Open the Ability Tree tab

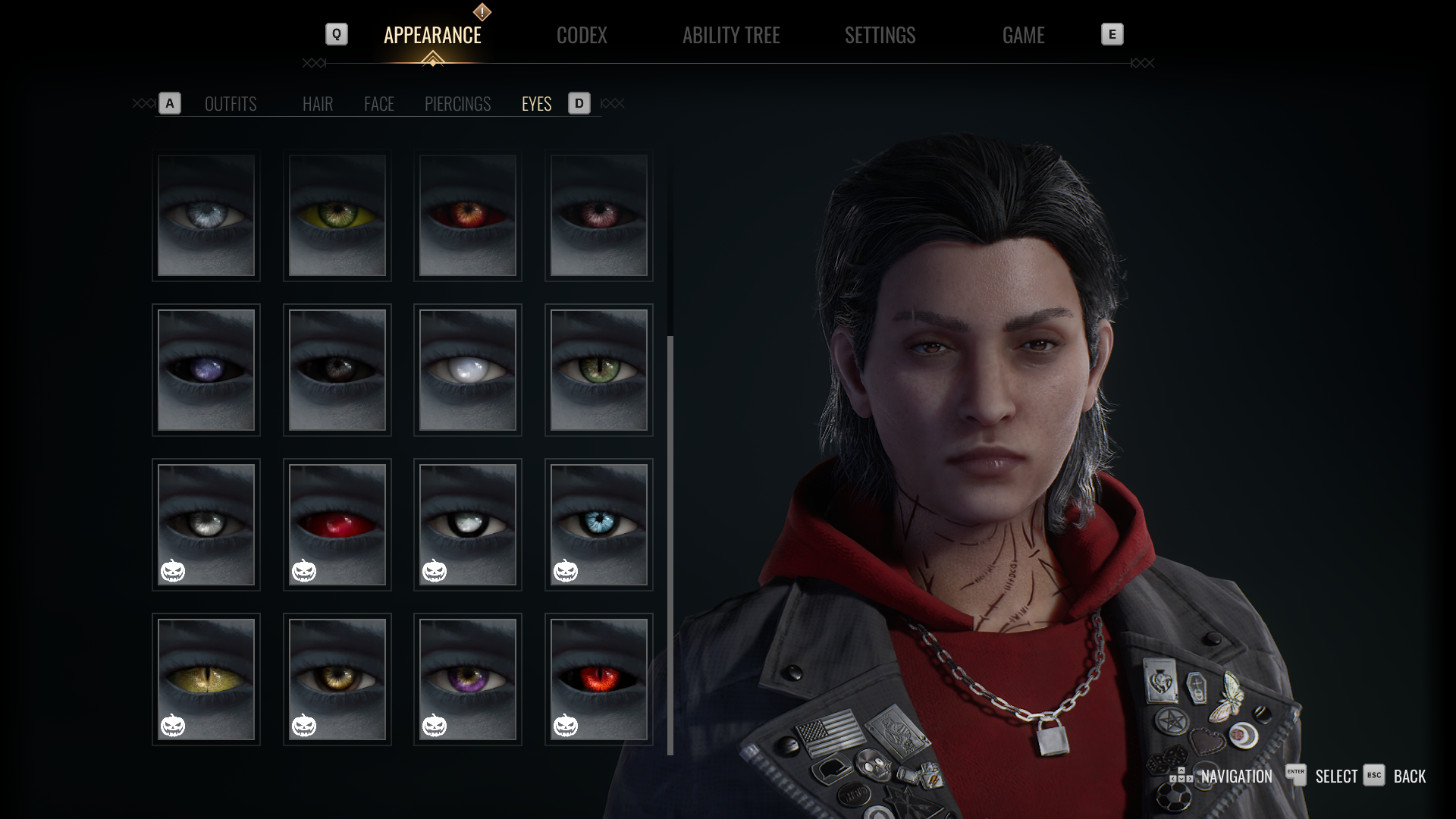(731, 36)
